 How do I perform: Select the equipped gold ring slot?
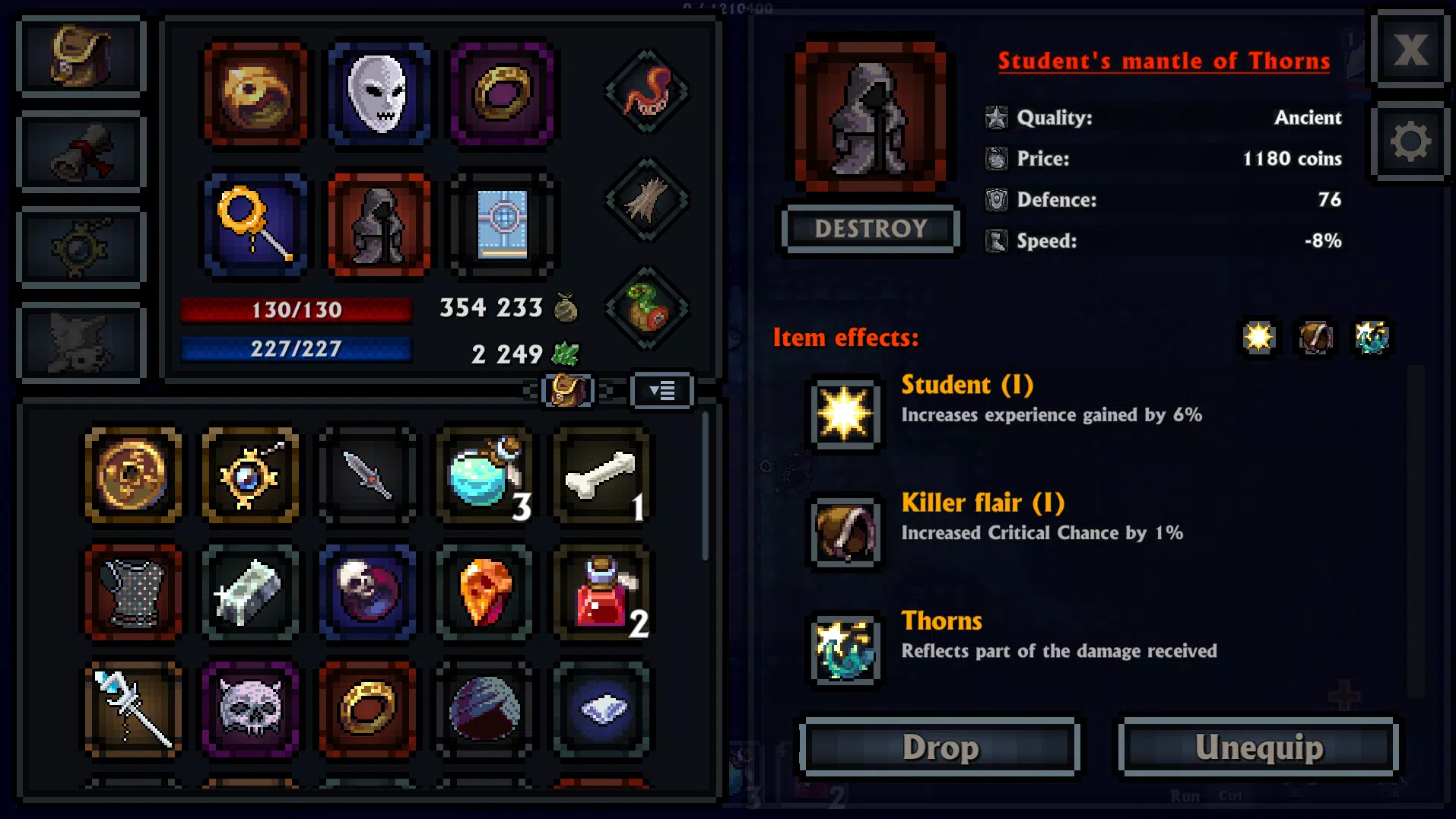[502, 94]
